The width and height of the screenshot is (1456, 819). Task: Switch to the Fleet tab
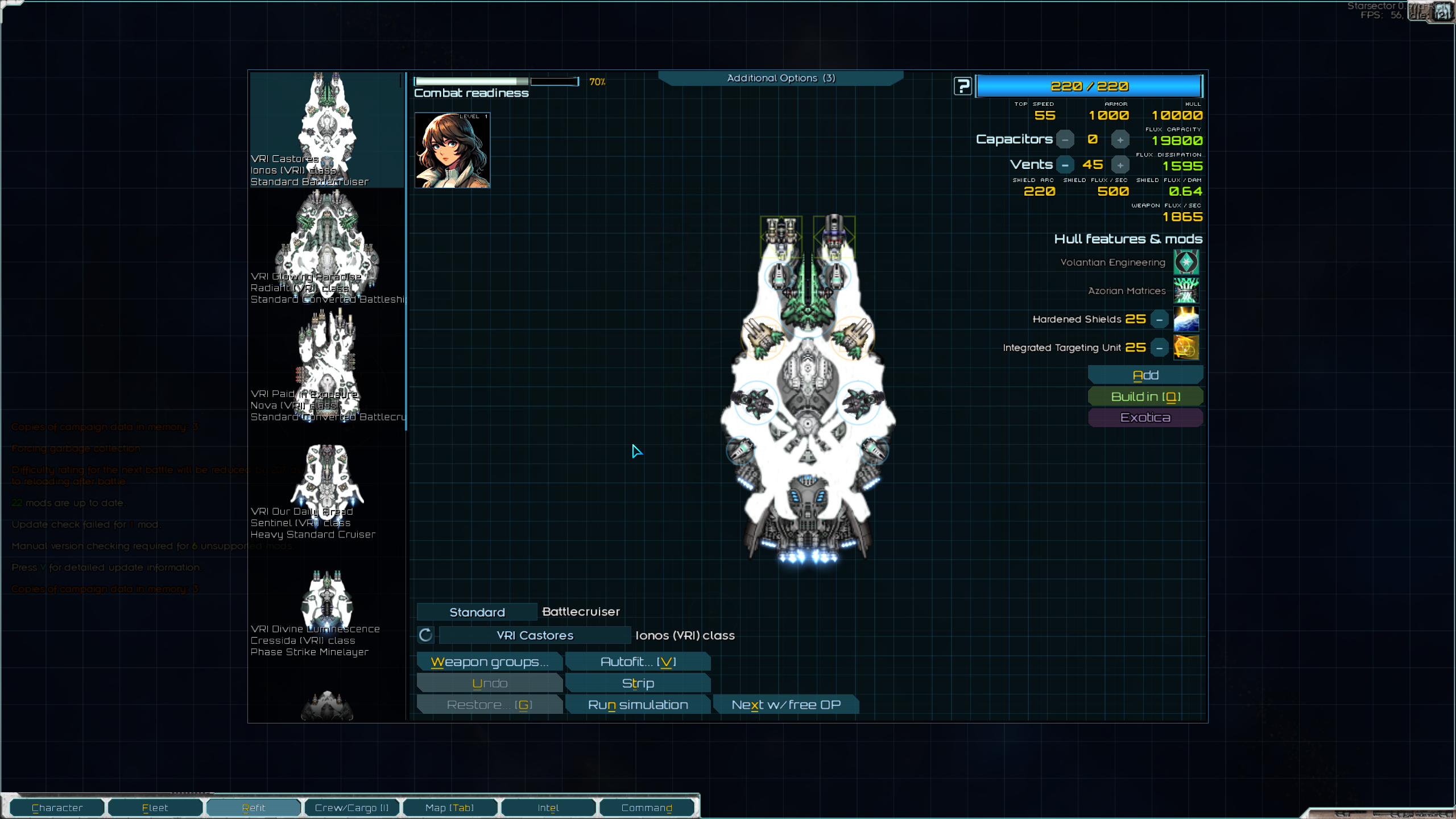[x=155, y=808]
